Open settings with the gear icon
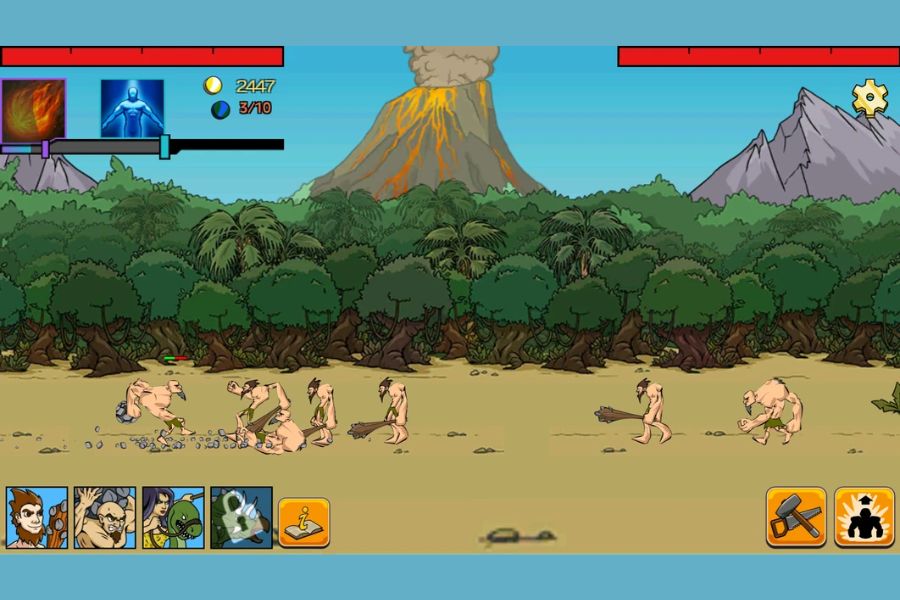Image resolution: width=900 pixels, height=600 pixels. point(869,98)
